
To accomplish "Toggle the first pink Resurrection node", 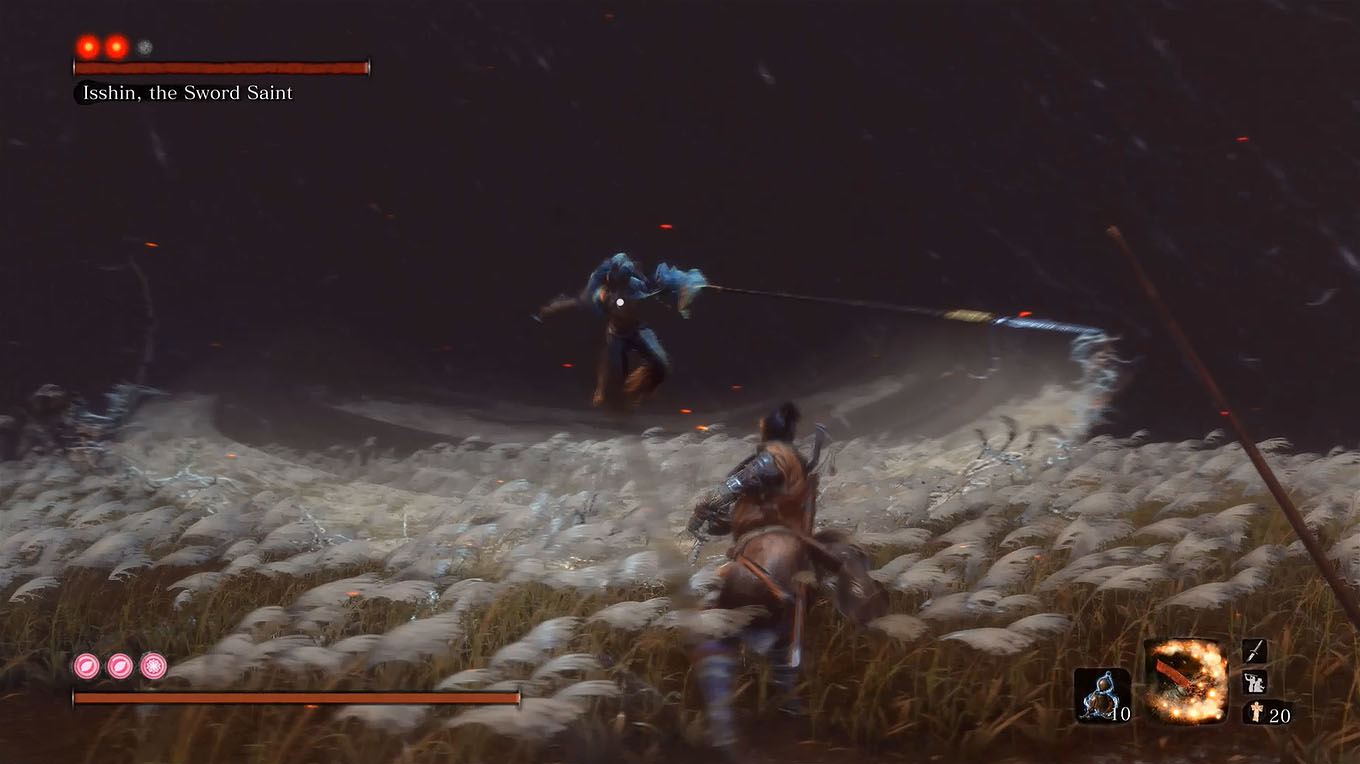I will tap(86, 665).
